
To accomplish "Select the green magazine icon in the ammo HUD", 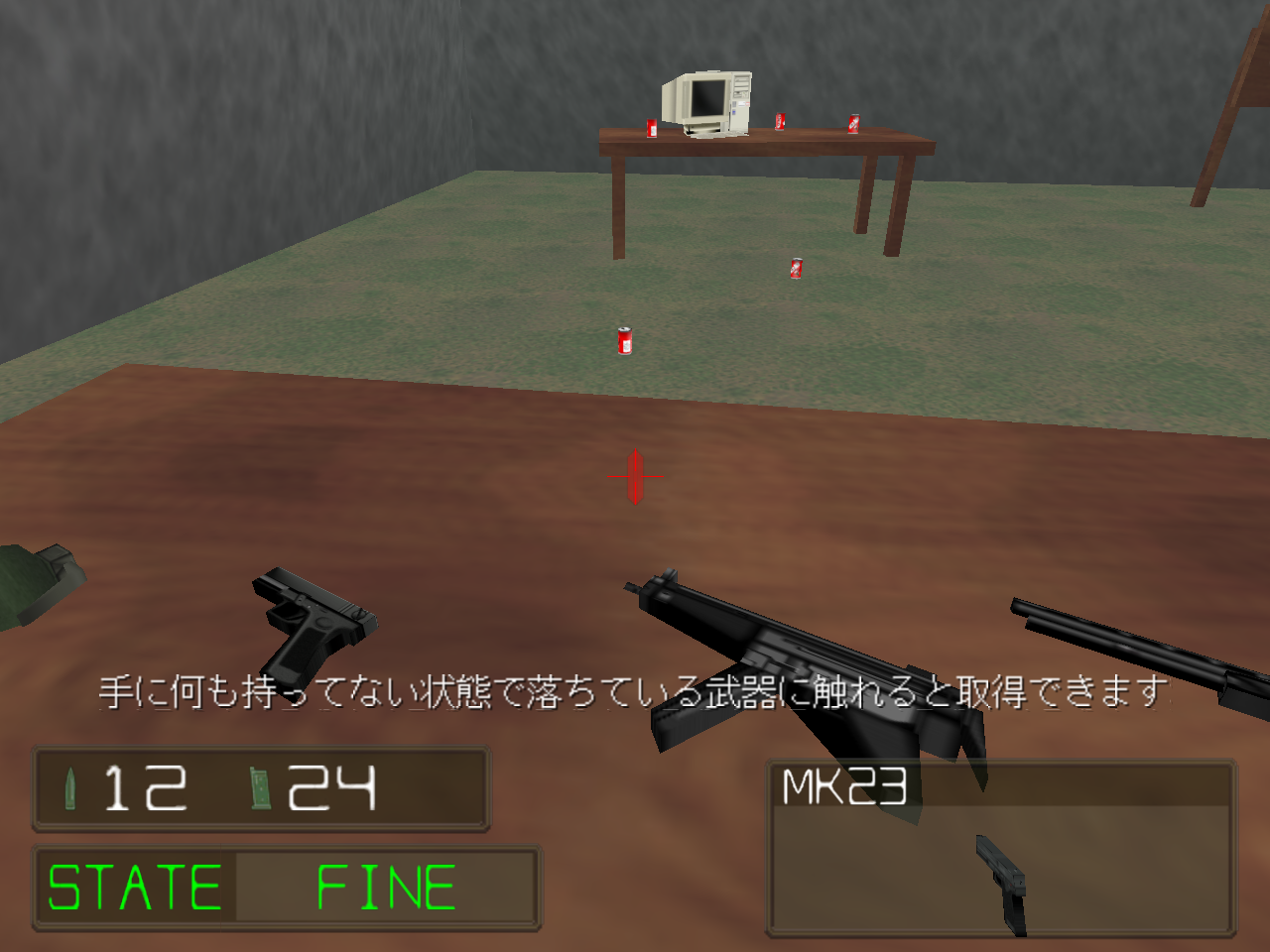I will pyautogui.click(x=257, y=789).
